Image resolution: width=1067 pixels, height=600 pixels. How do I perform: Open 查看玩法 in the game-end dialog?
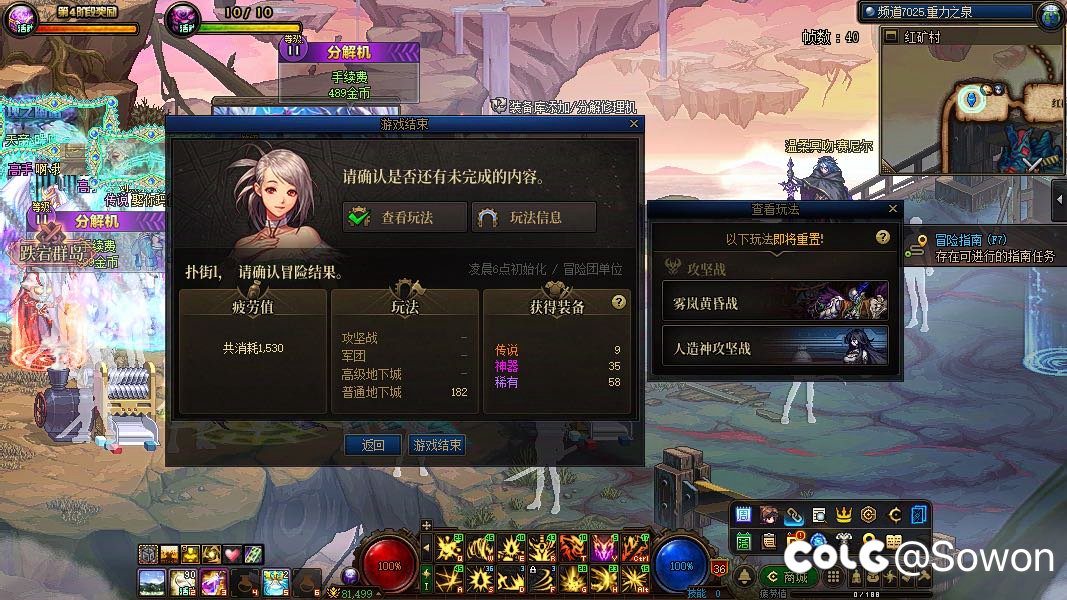[405, 217]
